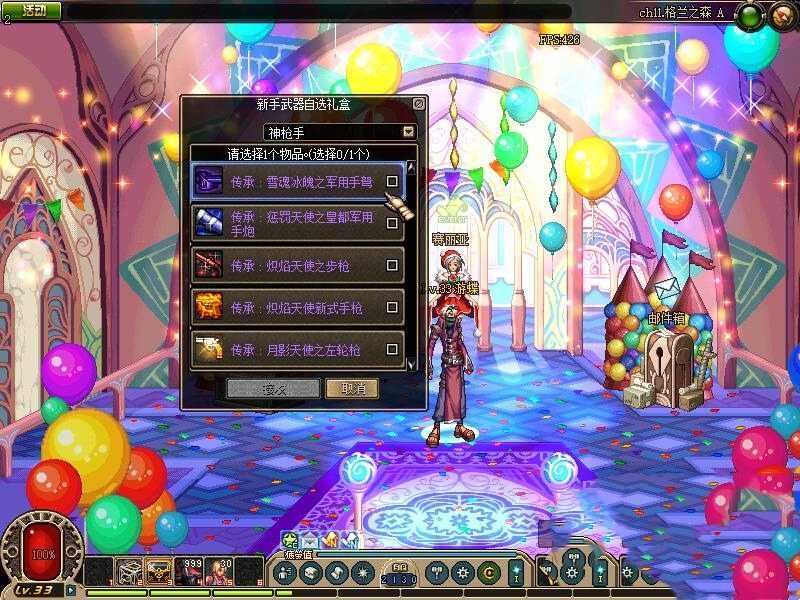Click the 取消 cancel button
The image size is (800, 600).
352,388
